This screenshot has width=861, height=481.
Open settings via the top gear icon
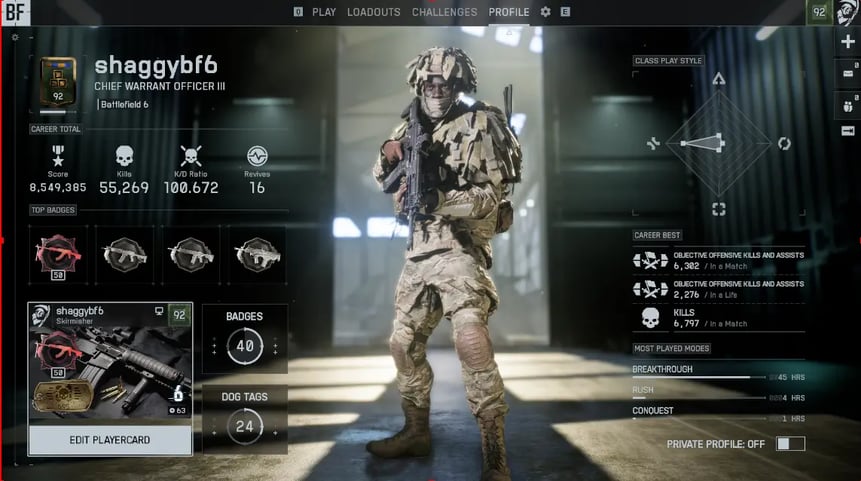pyautogui.click(x=546, y=12)
